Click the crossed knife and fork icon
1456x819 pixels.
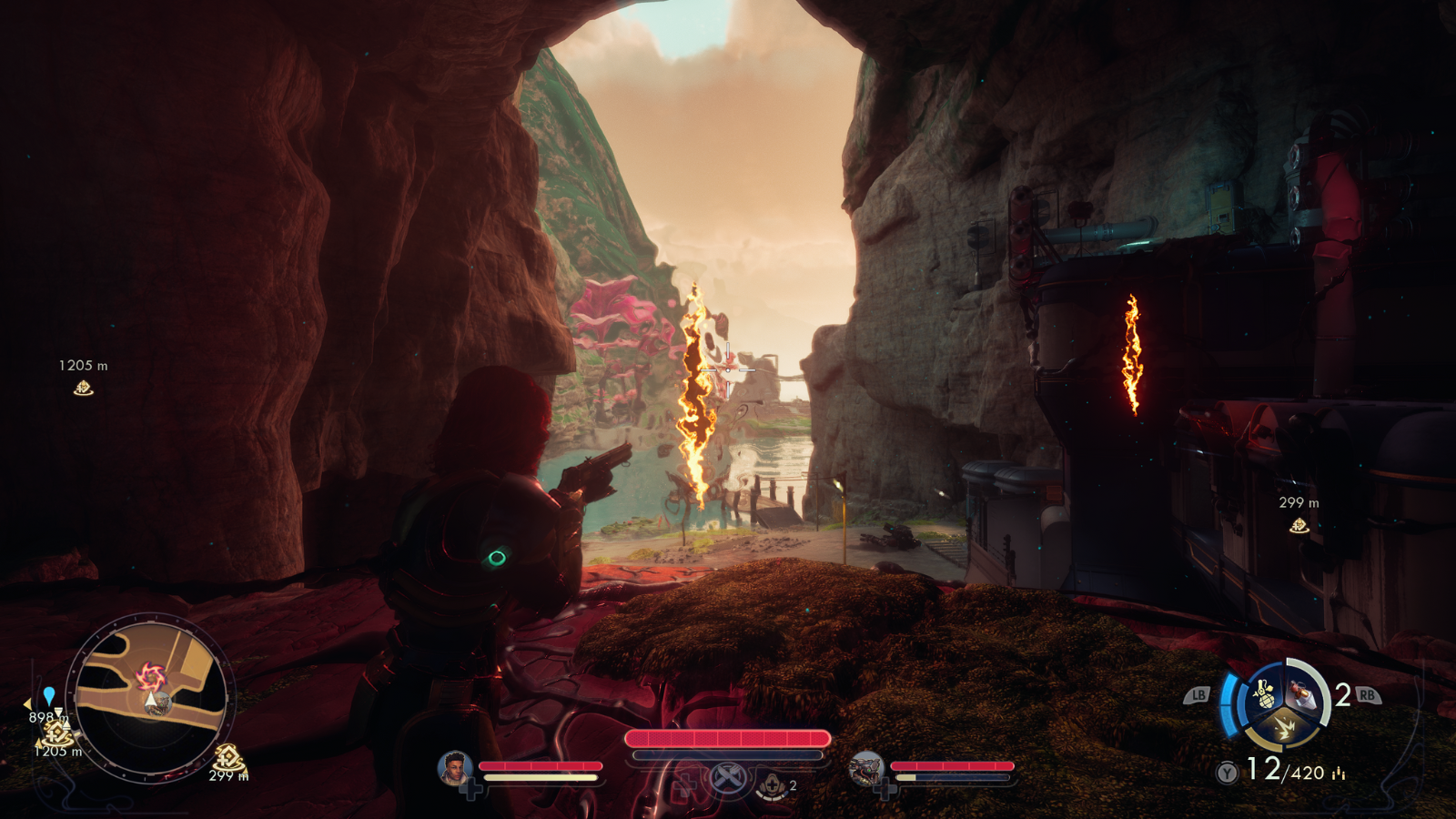pos(727,778)
